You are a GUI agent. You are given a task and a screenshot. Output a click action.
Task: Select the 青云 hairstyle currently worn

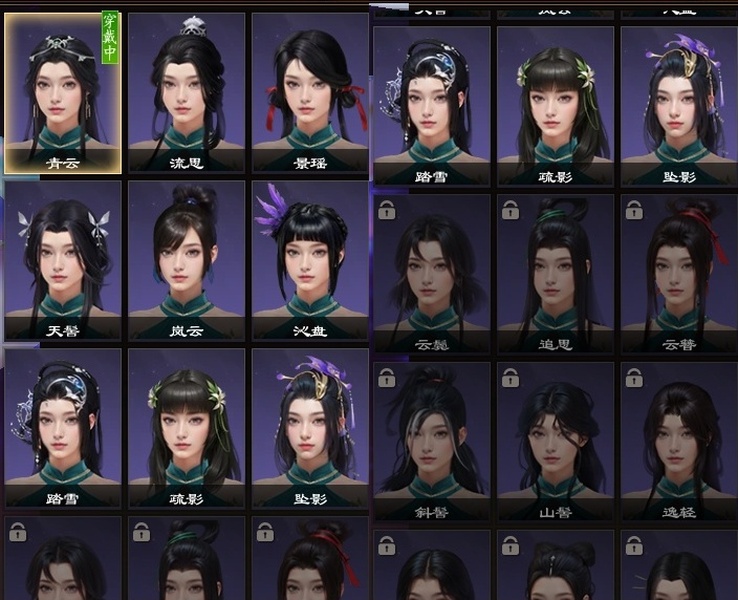pos(63,92)
